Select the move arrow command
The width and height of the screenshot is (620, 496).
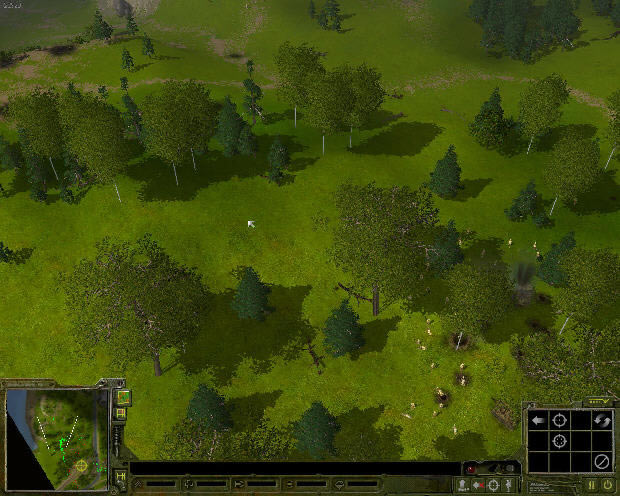point(537,420)
